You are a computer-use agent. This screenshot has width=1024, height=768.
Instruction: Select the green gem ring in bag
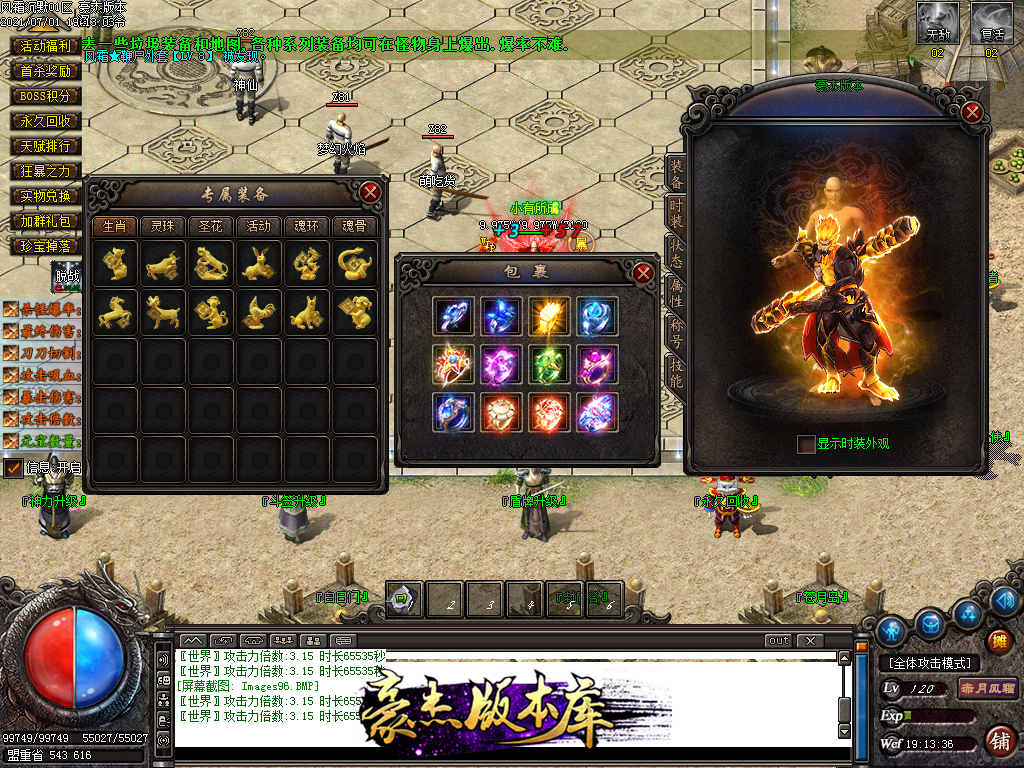549,364
